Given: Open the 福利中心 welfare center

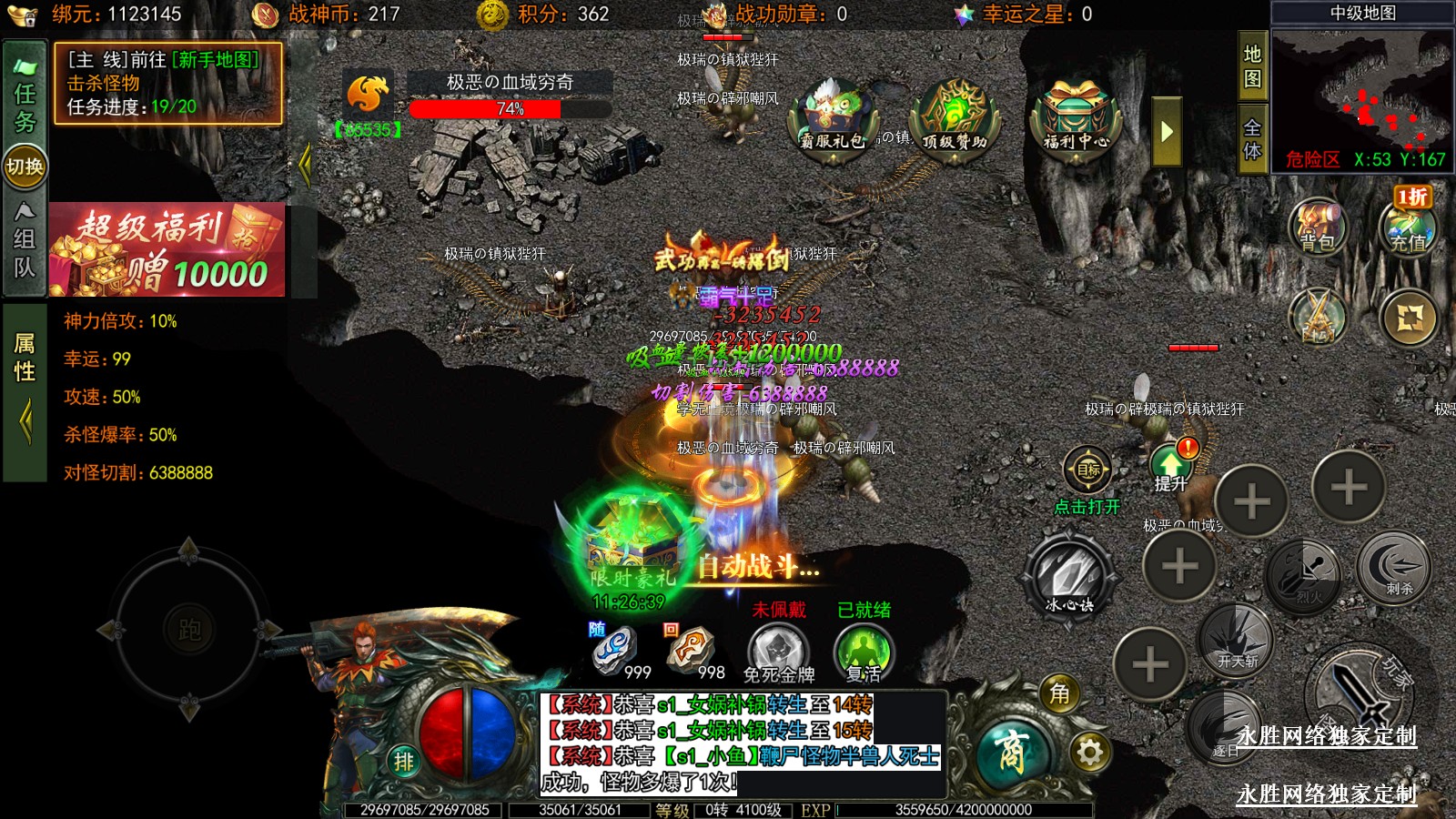Looking at the screenshot, I should tap(1076, 118).
